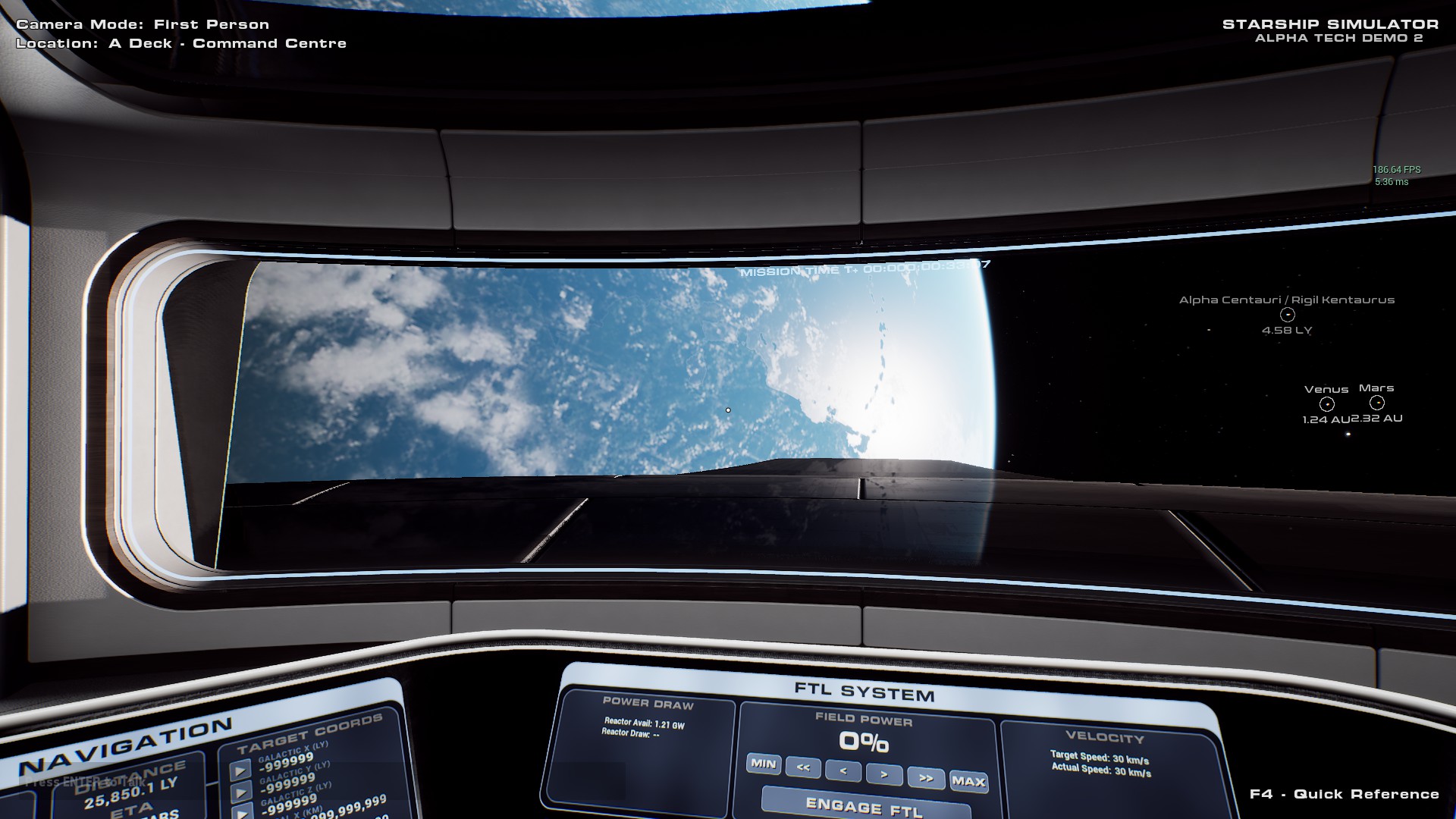Viewport: 1456px width, 819px height.
Task: Increase field power with double-right arrow
Action: click(x=926, y=779)
